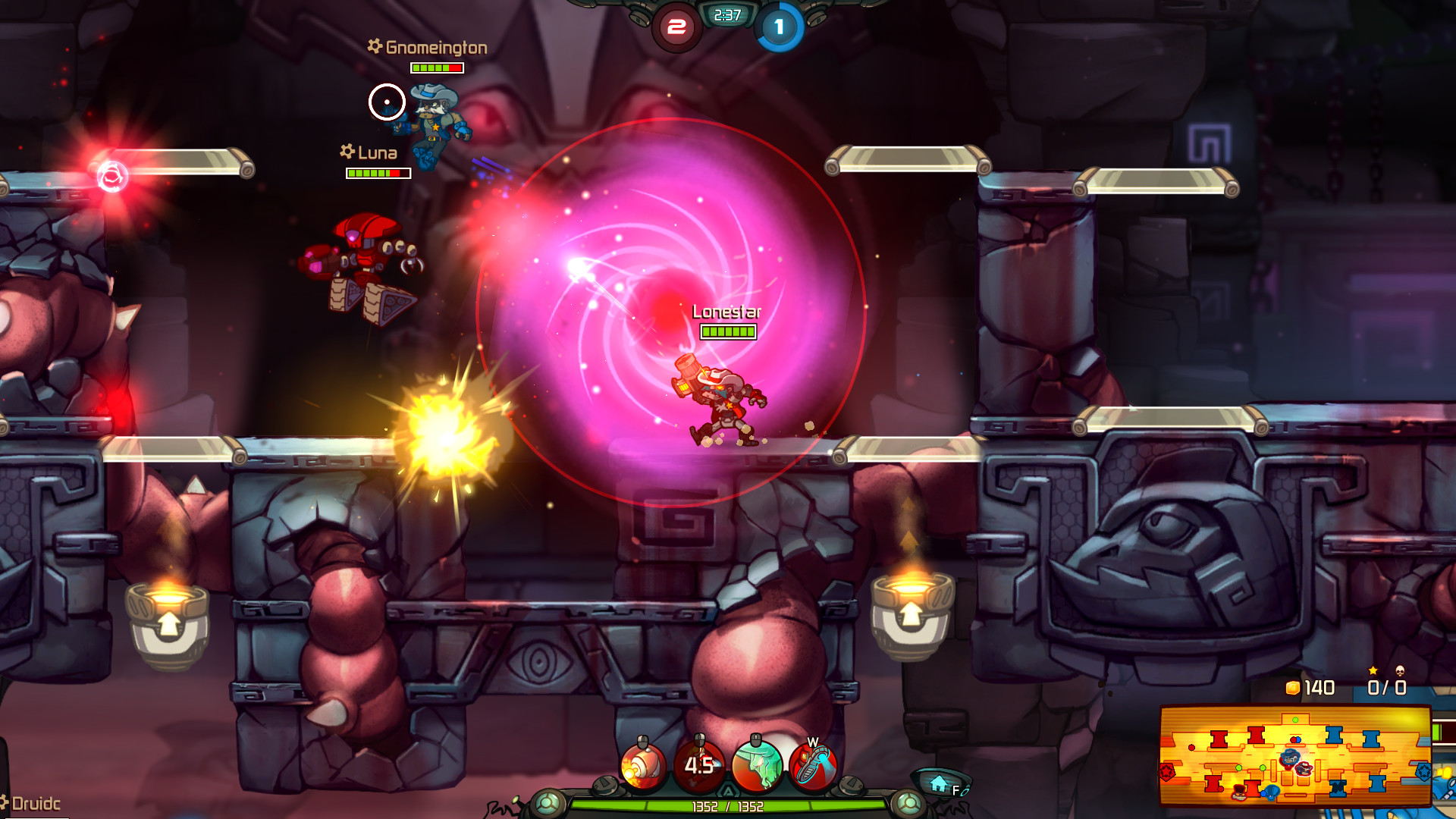Screen dimensions: 1456x819
Task: Click Lonestar's portrait marker on the minimap
Action: [x=1304, y=769]
